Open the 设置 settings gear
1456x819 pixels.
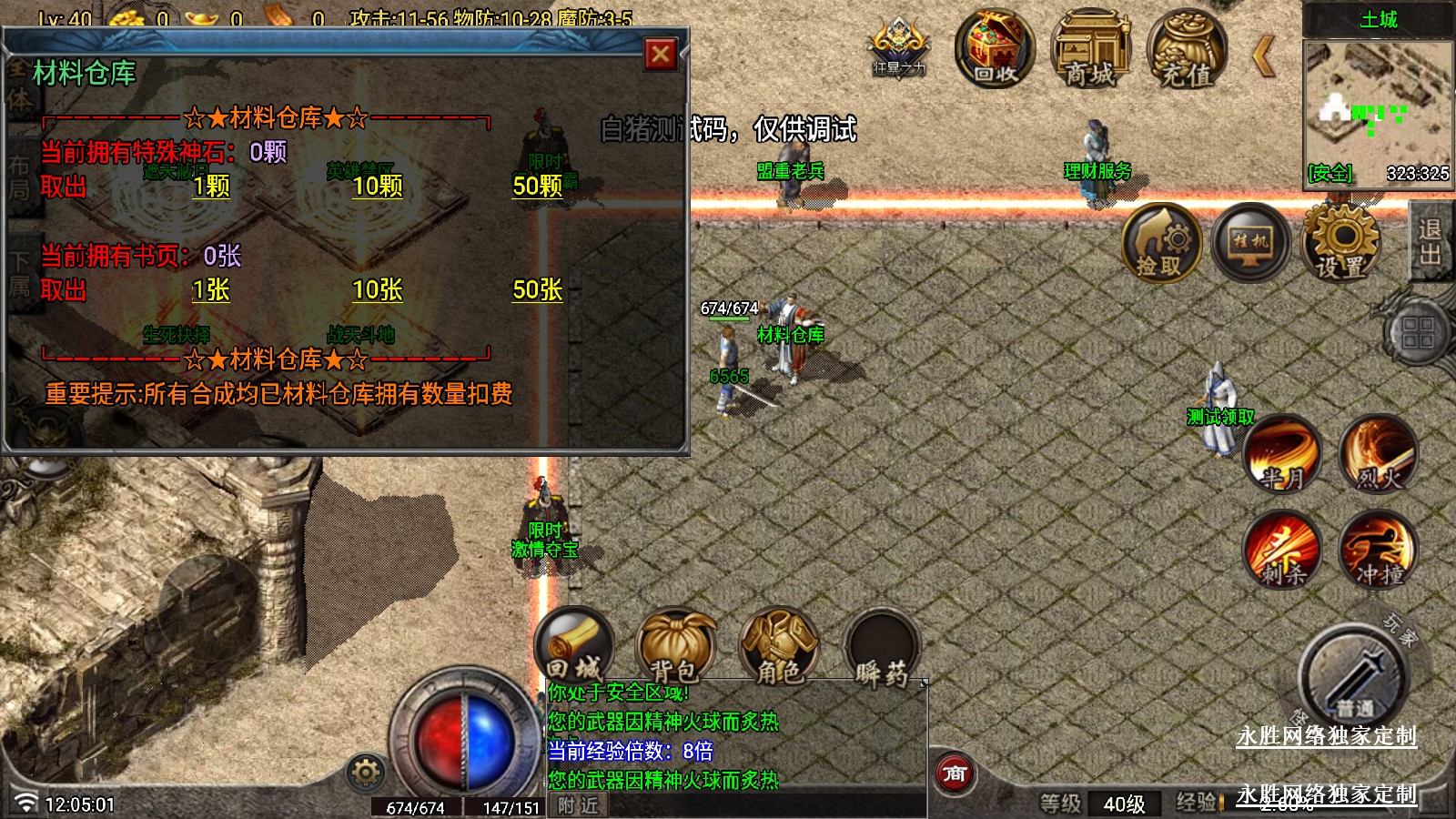tap(1340, 243)
